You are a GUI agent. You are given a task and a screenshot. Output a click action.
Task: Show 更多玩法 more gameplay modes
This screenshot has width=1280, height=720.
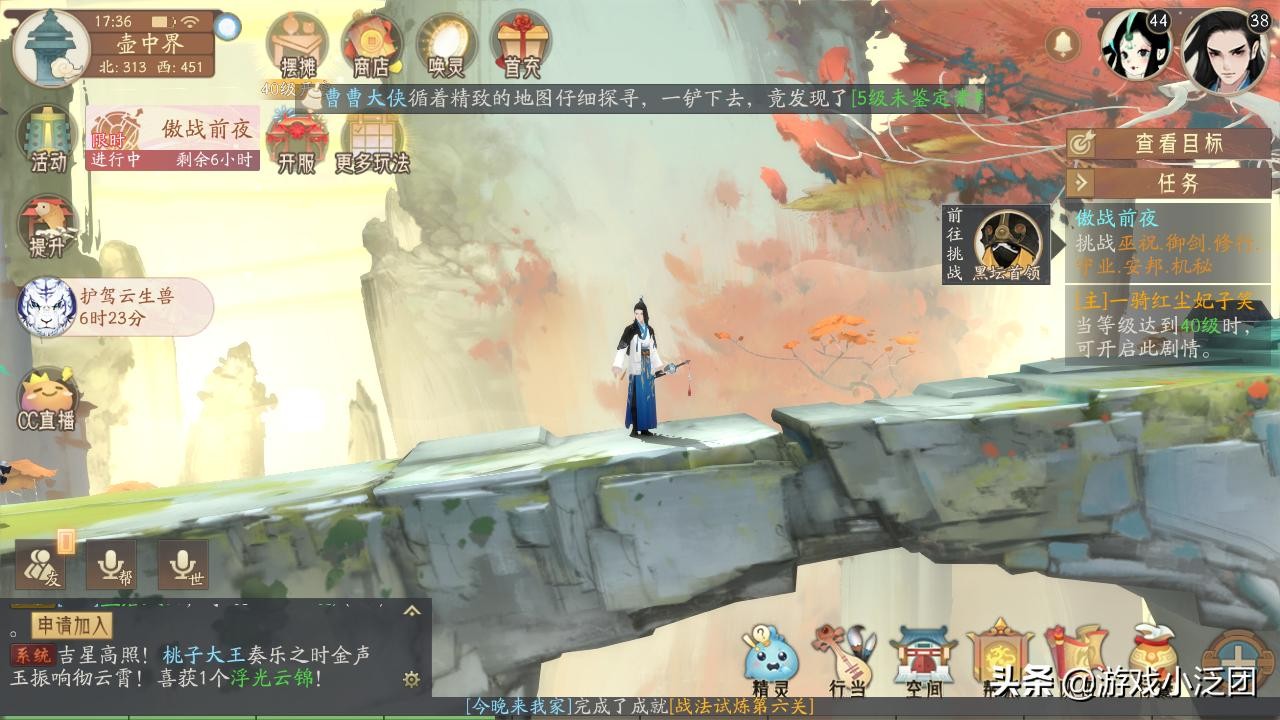[x=372, y=142]
